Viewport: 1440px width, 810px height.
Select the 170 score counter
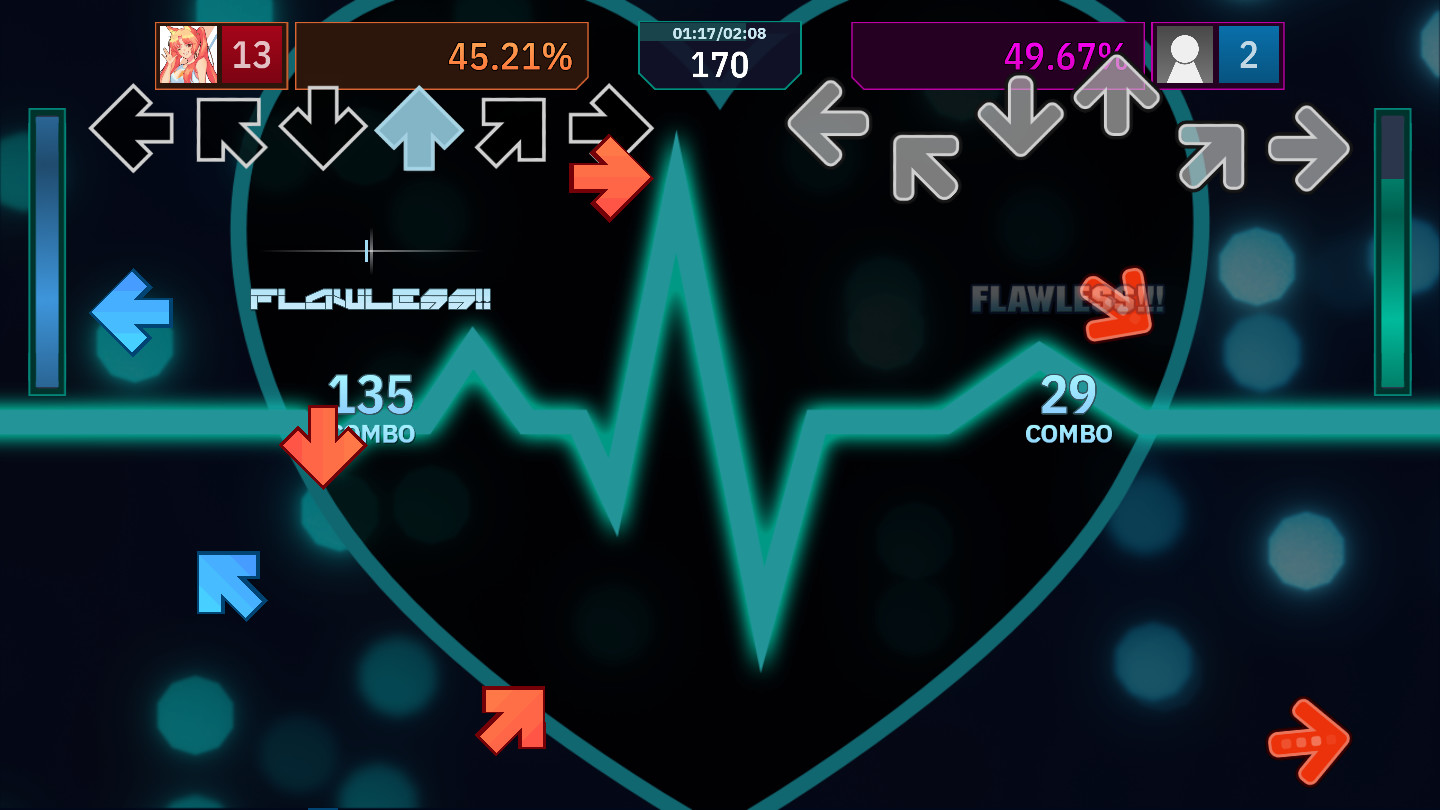coord(719,63)
